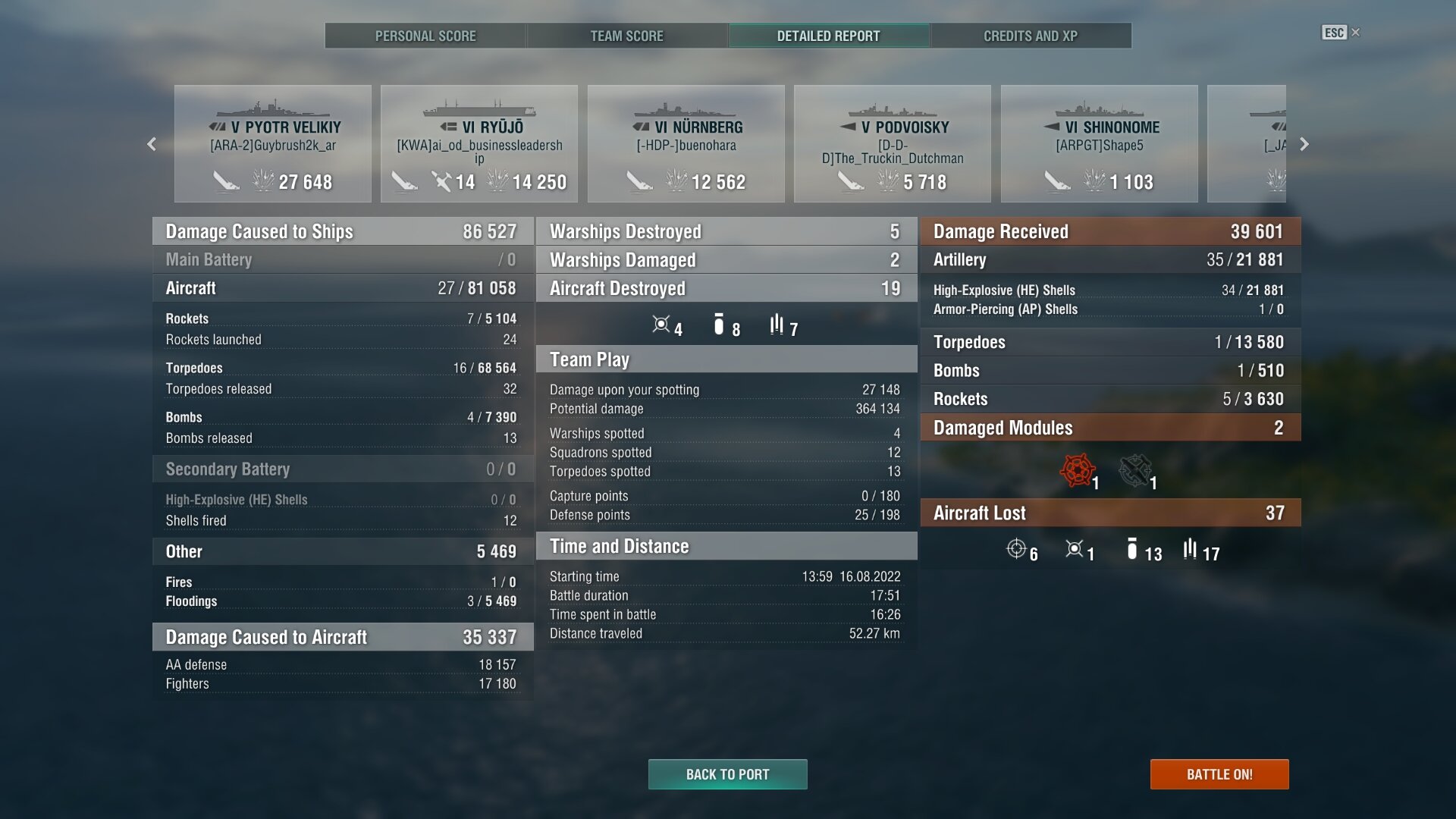Choose the Ryūjō ship card
Image resolution: width=1456 pixels, height=819 pixels.
(479, 144)
